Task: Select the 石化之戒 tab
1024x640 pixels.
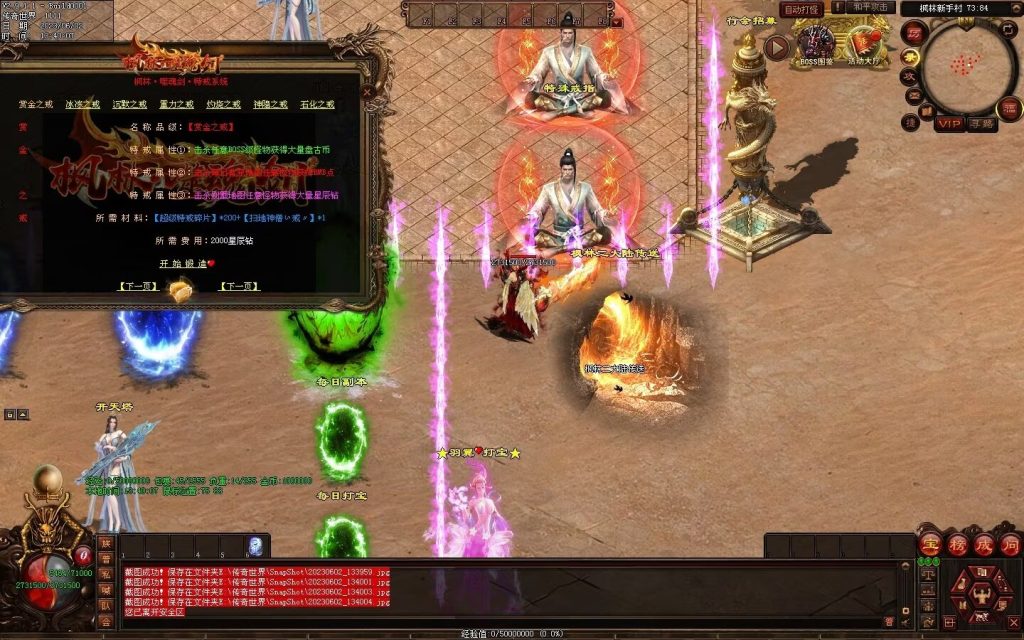Action: [x=316, y=104]
